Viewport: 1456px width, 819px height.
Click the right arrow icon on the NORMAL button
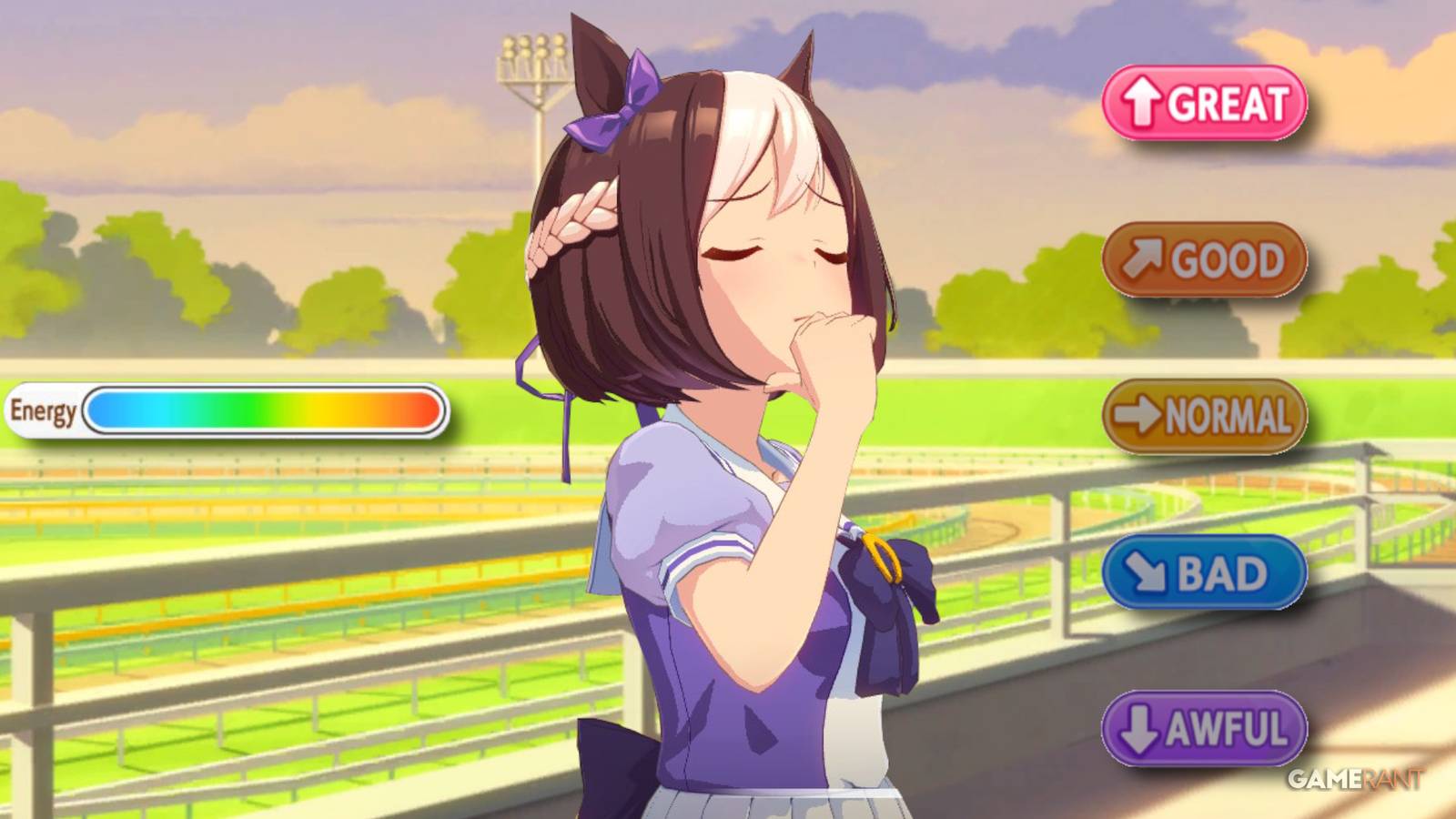point(1136,415)
